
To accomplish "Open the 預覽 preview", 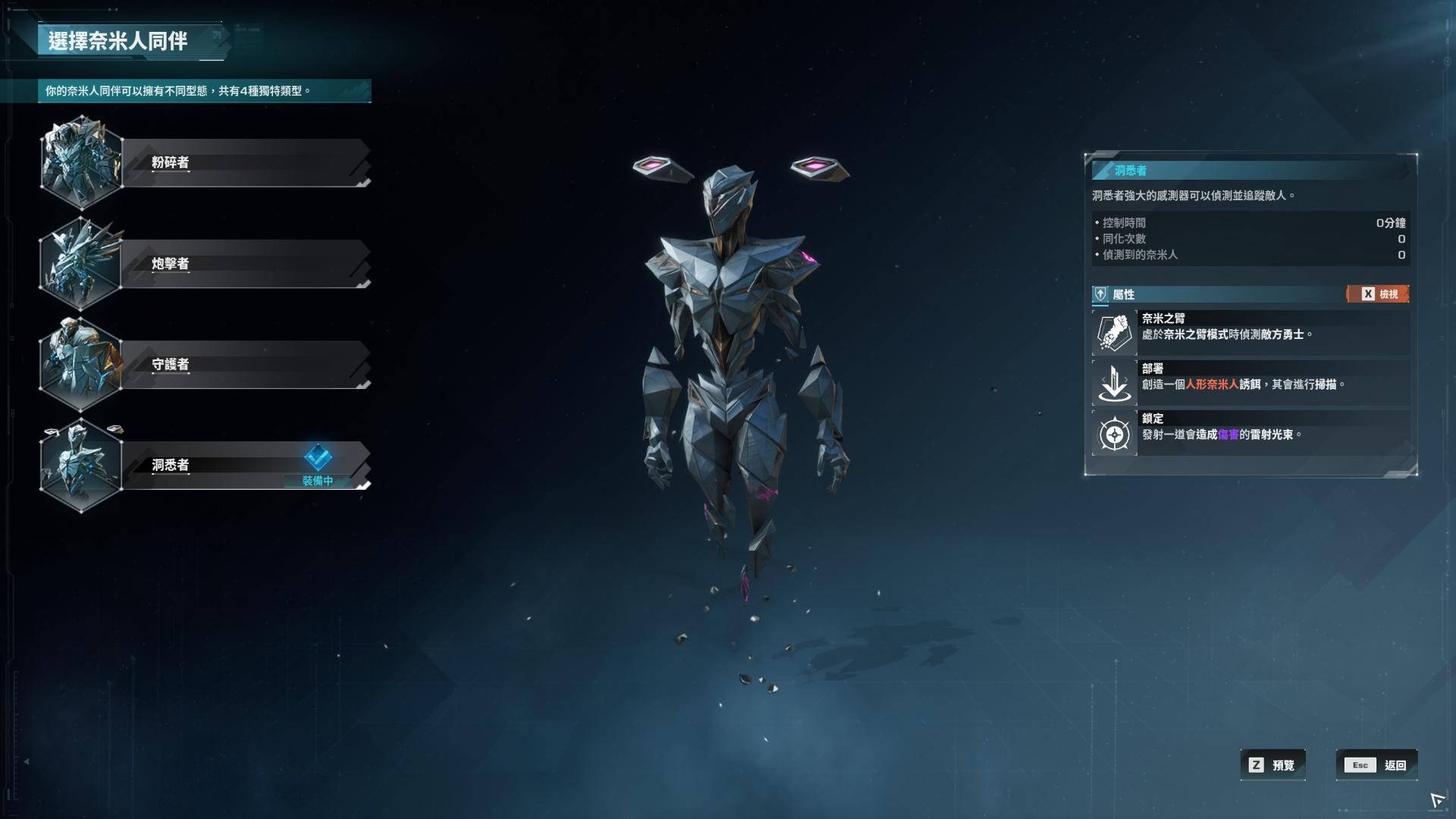I will (1272, 765).
